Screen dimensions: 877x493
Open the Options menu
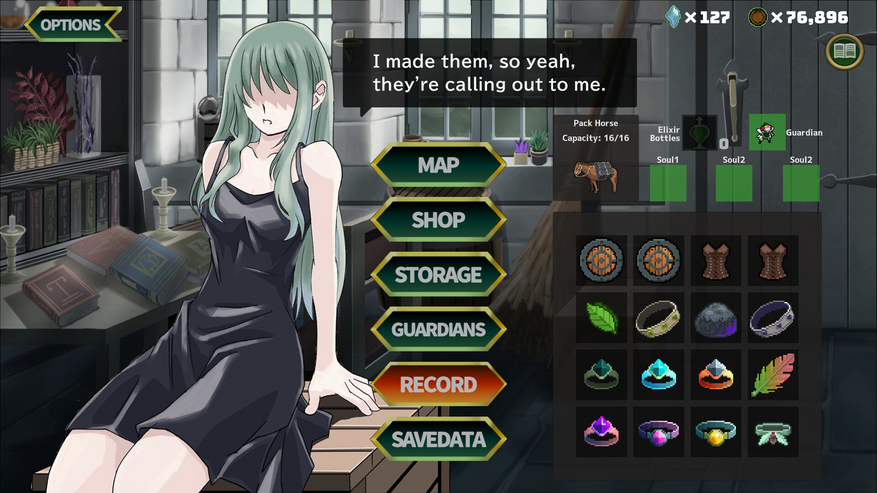(72, 24)
